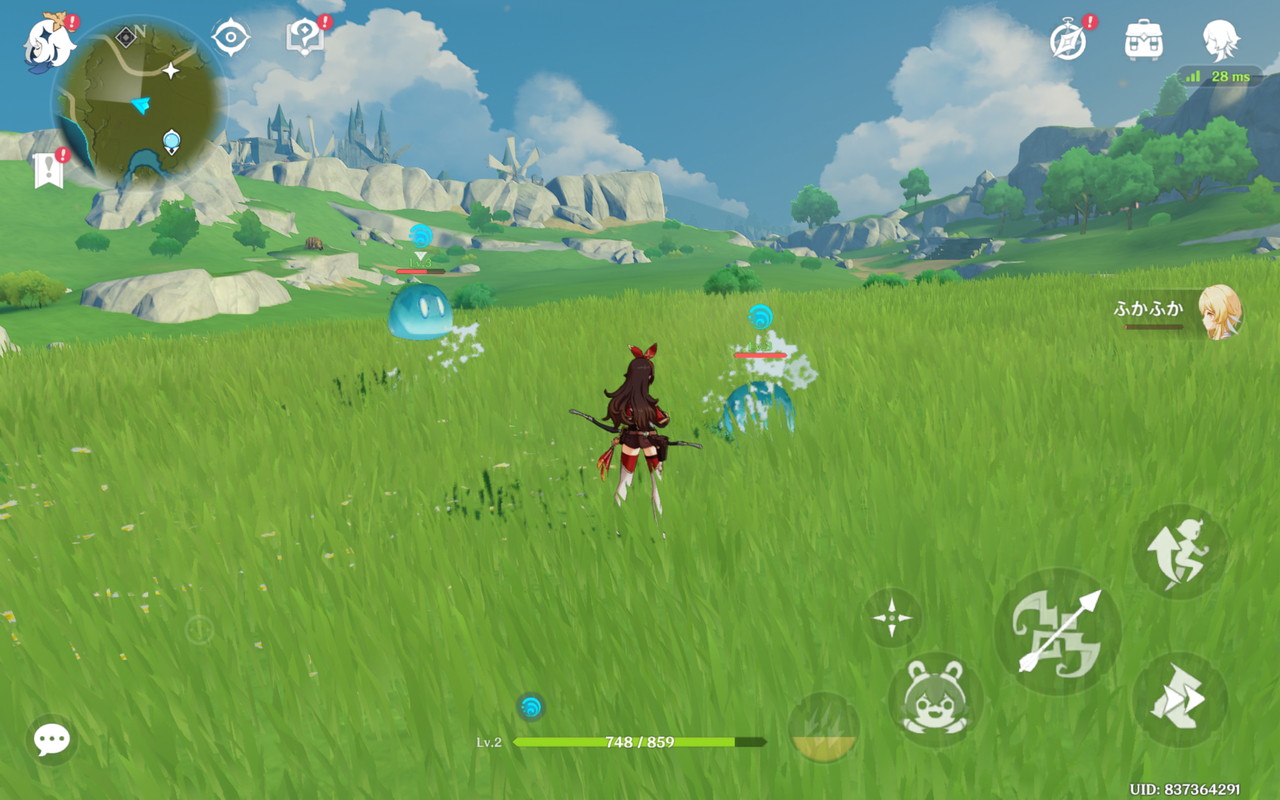Toggle the four-point aim mode button
1280x800 pixels.
(891, 617)
